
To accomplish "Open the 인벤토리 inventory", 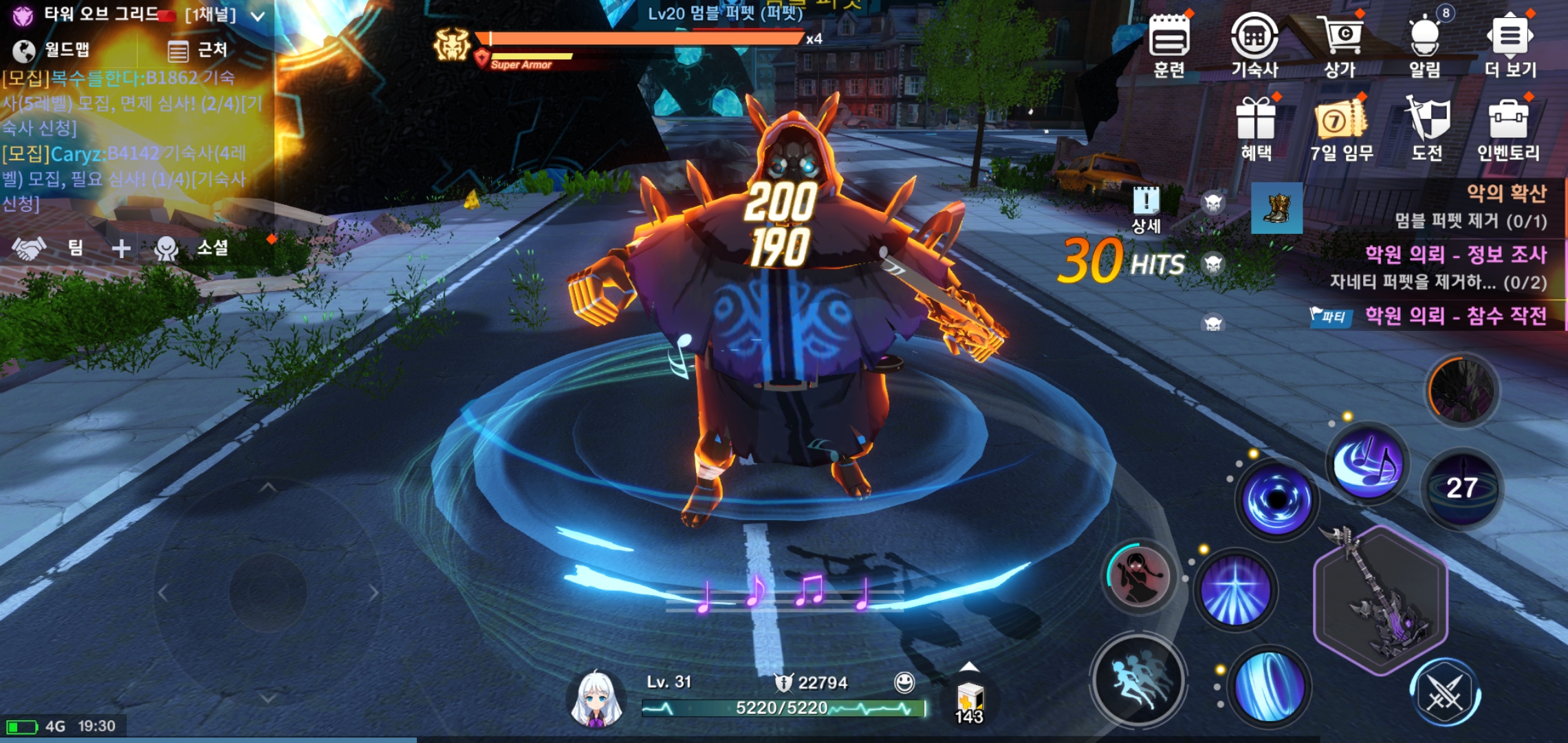I will tap(1509, 127).
